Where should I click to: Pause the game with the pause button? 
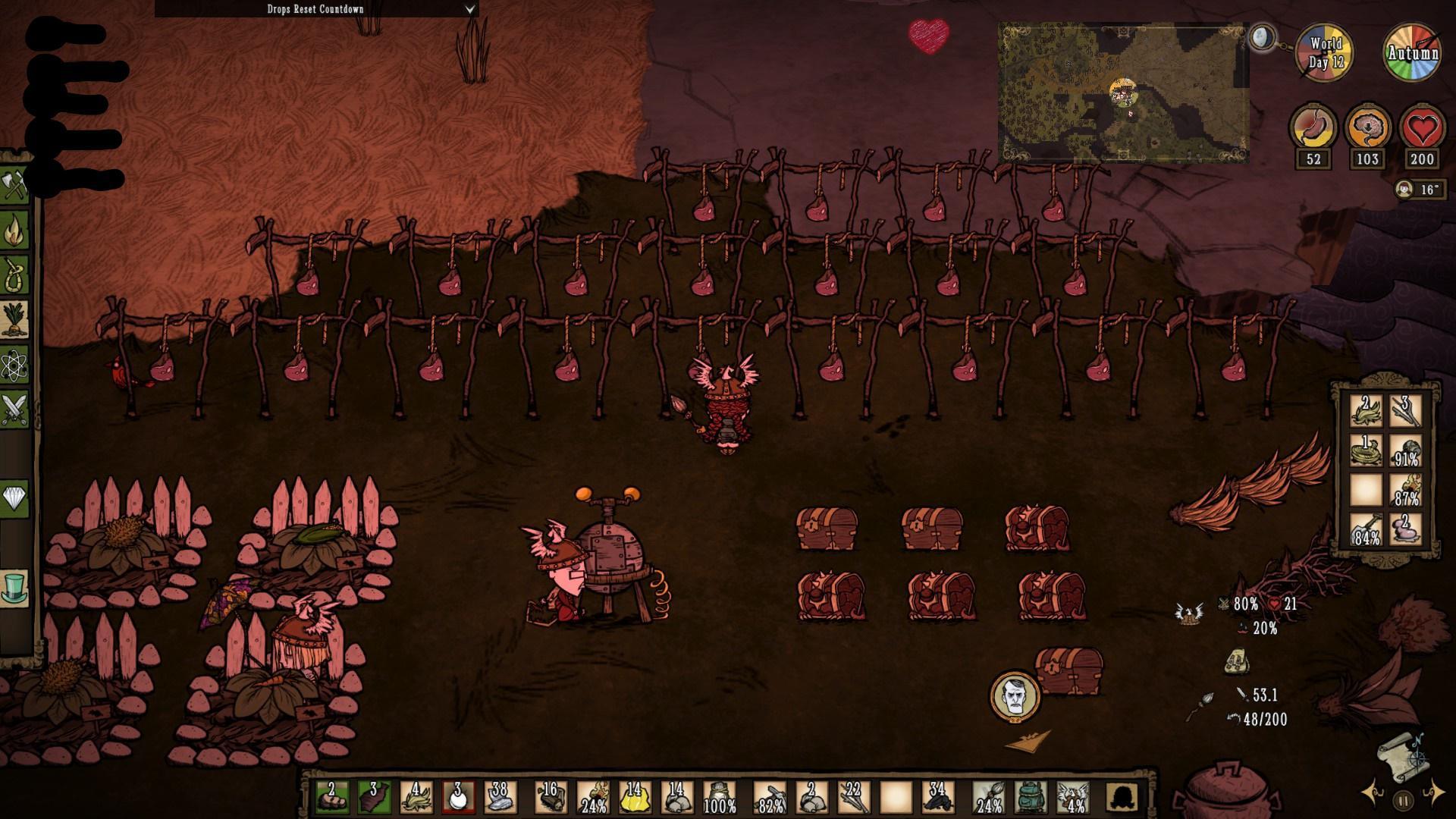coord(1403,800)
